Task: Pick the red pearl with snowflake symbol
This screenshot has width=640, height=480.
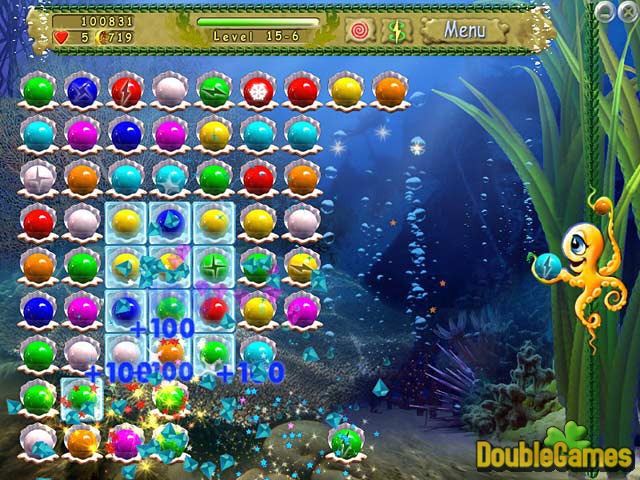Action: click(258, 90)
